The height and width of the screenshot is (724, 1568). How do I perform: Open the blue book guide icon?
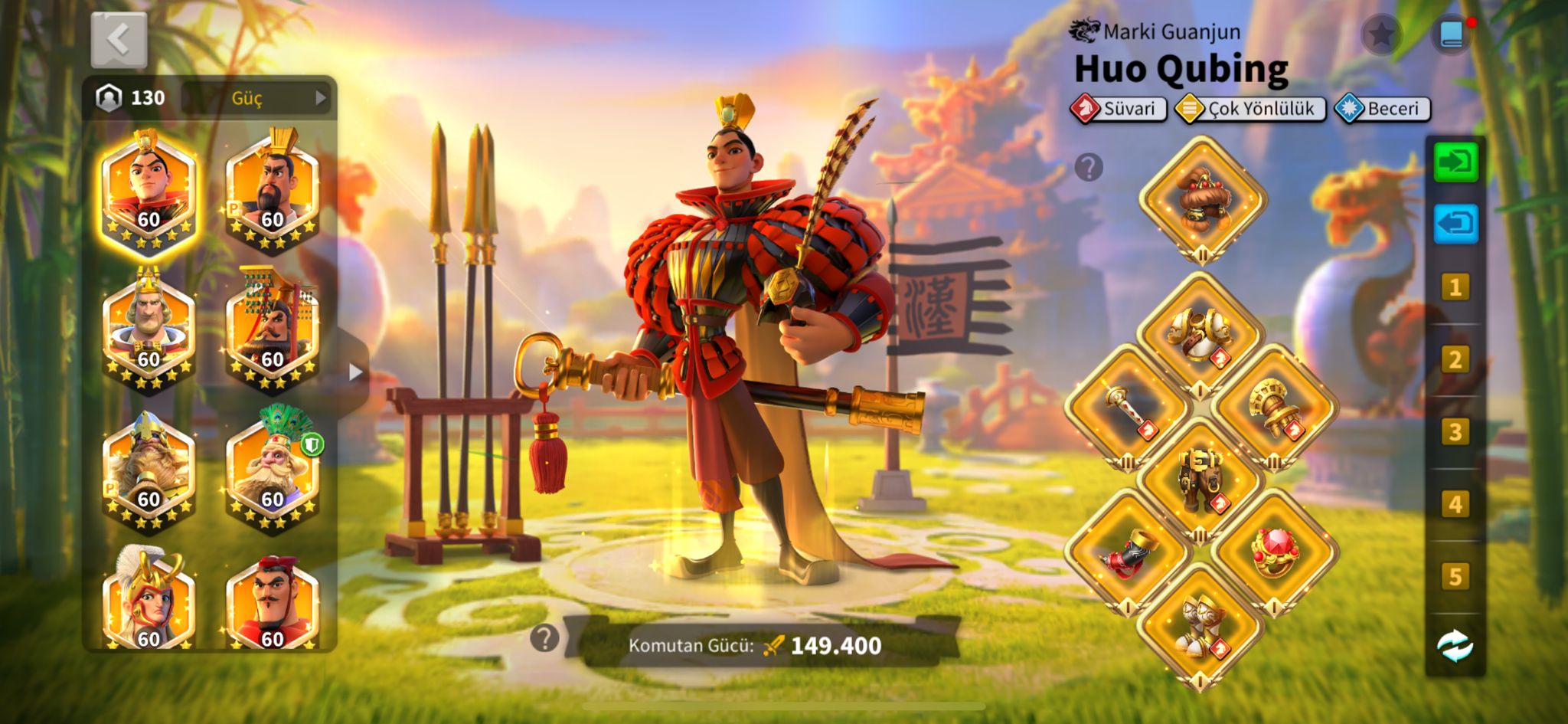1452,34
